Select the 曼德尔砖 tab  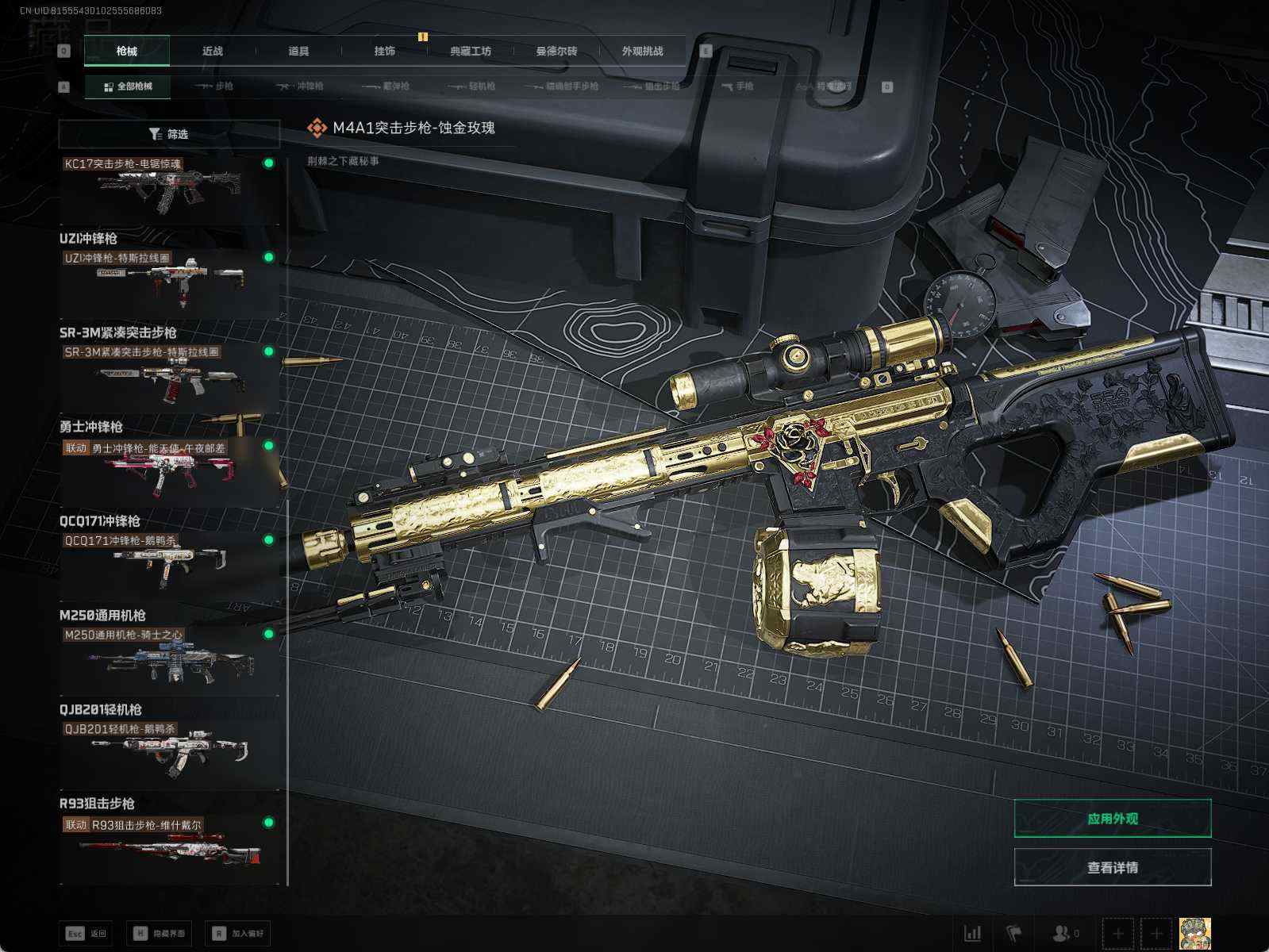(556, 51)
